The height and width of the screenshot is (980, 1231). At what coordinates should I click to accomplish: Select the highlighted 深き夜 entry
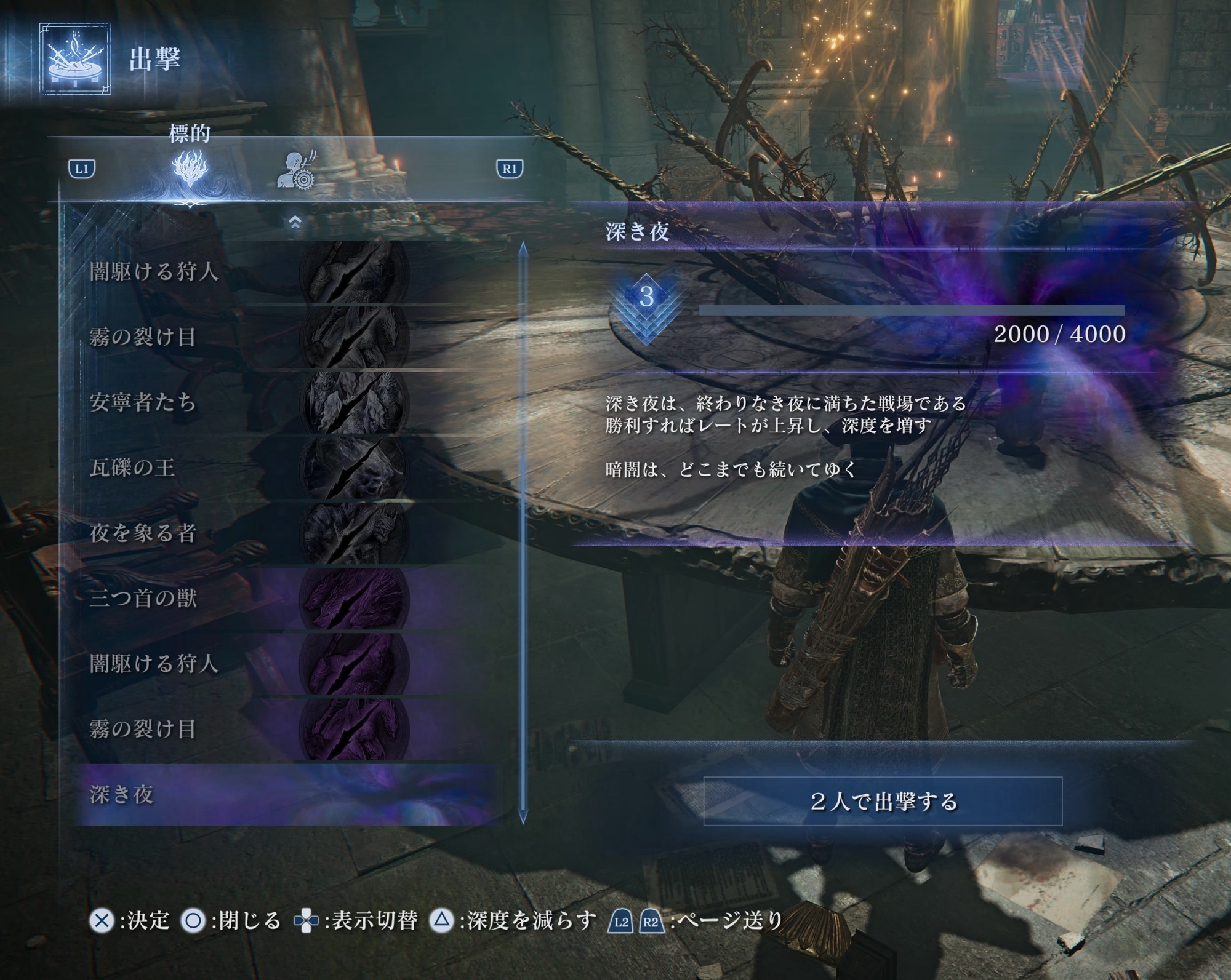[246, 794]
